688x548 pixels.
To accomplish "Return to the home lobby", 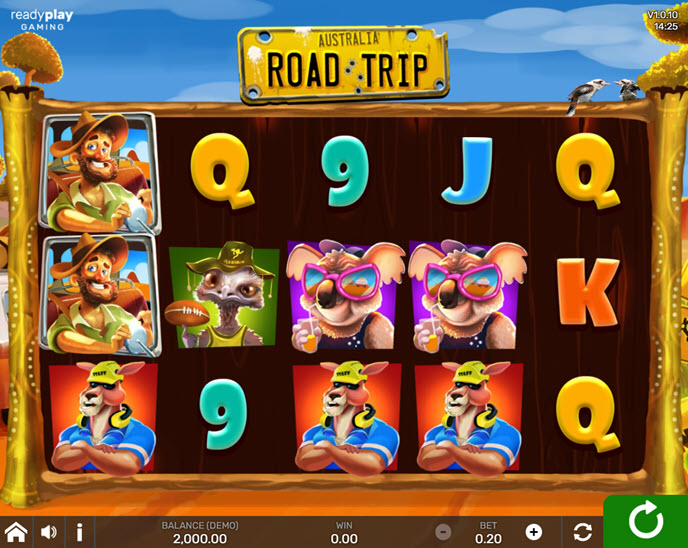I will (16, 532).
